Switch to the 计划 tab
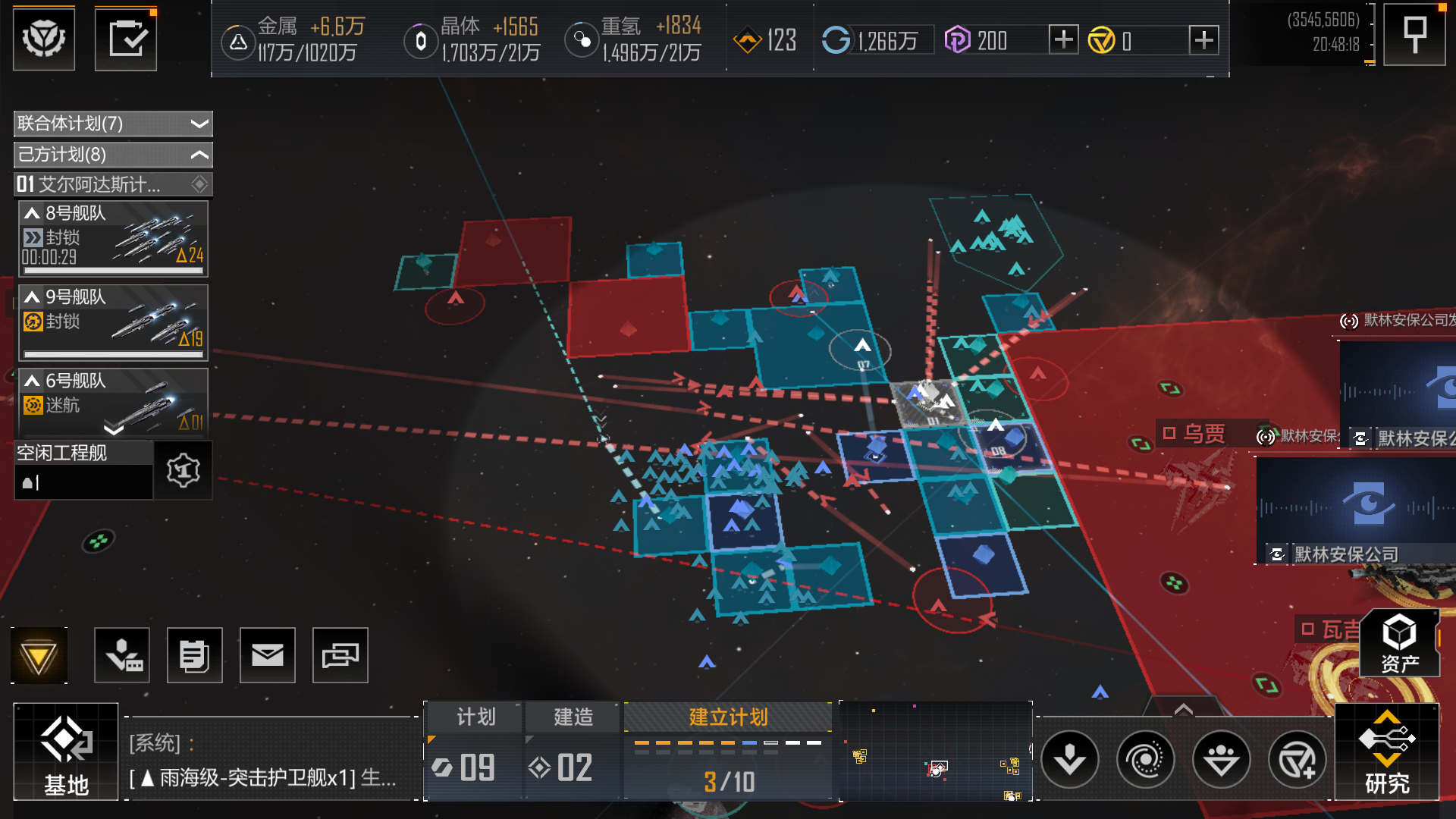Screen dimensions: 1456x819 pos(475,717)
